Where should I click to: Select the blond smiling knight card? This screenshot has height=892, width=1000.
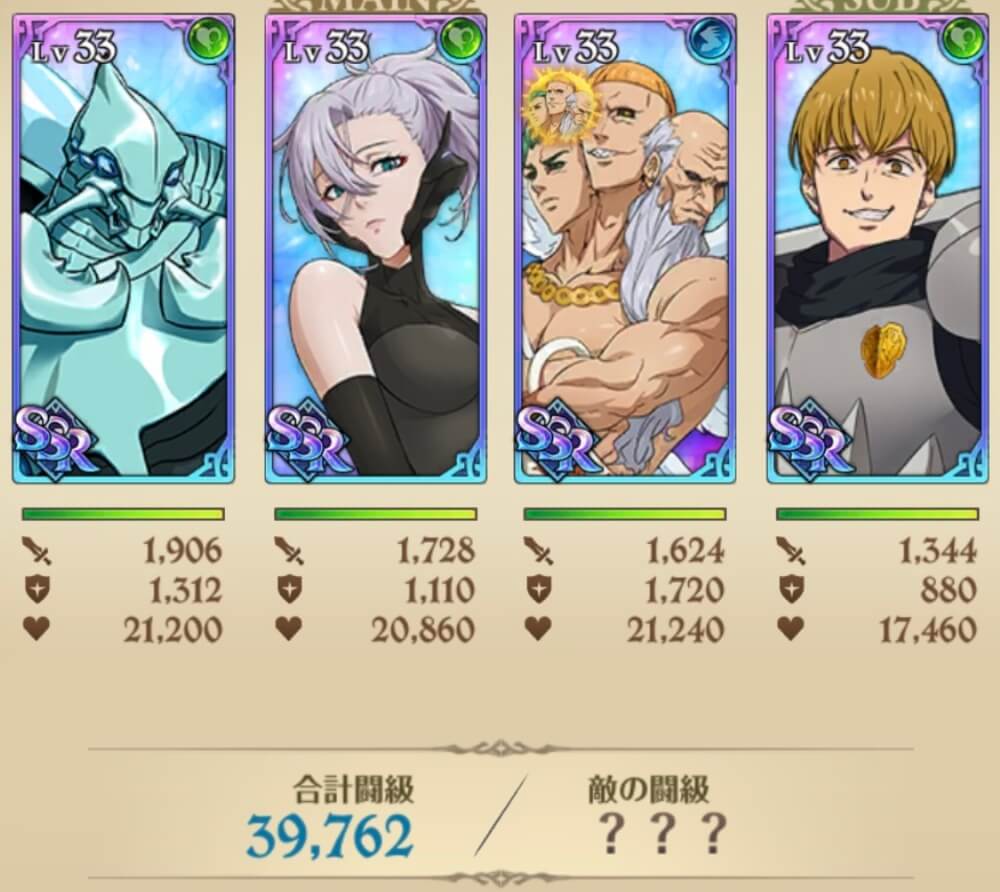877,250
